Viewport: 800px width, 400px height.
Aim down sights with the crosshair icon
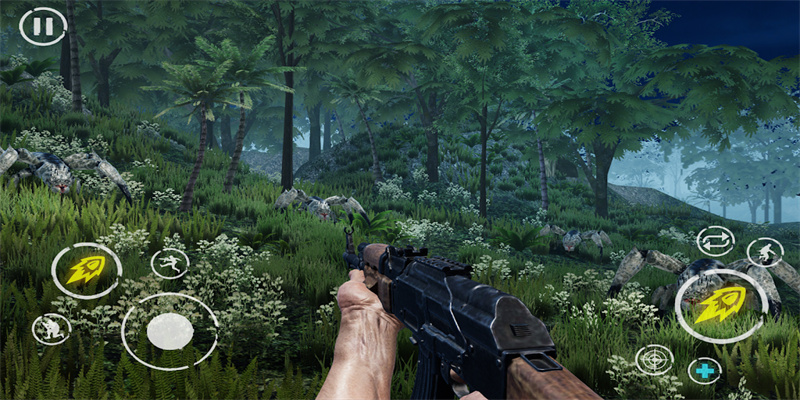[x=654, y=360]
